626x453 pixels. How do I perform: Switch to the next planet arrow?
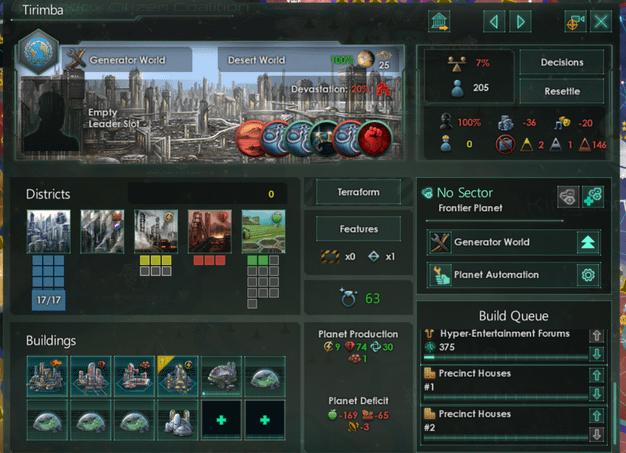tap(519, 21)
